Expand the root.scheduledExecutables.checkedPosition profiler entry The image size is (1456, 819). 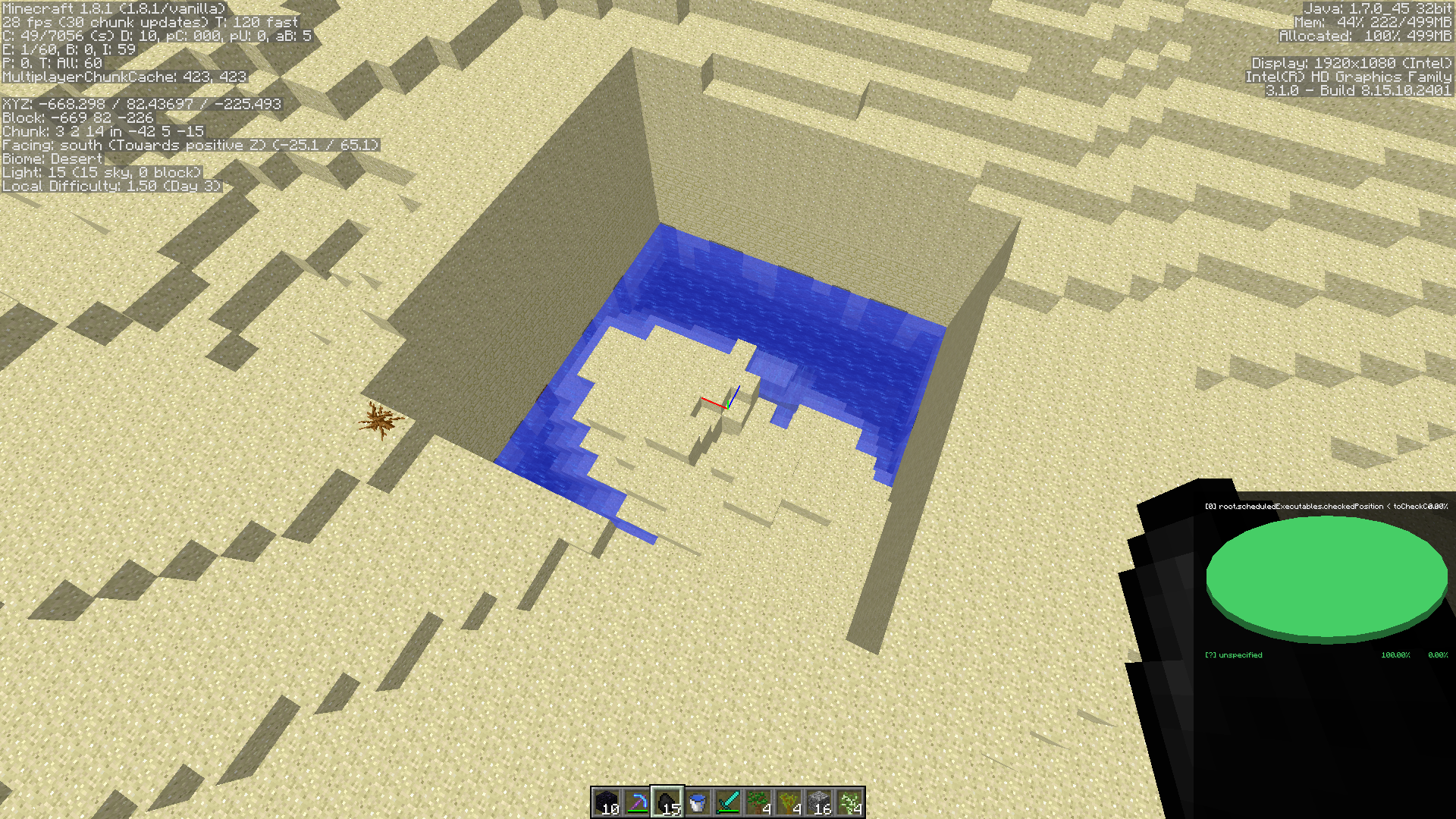1327,506
